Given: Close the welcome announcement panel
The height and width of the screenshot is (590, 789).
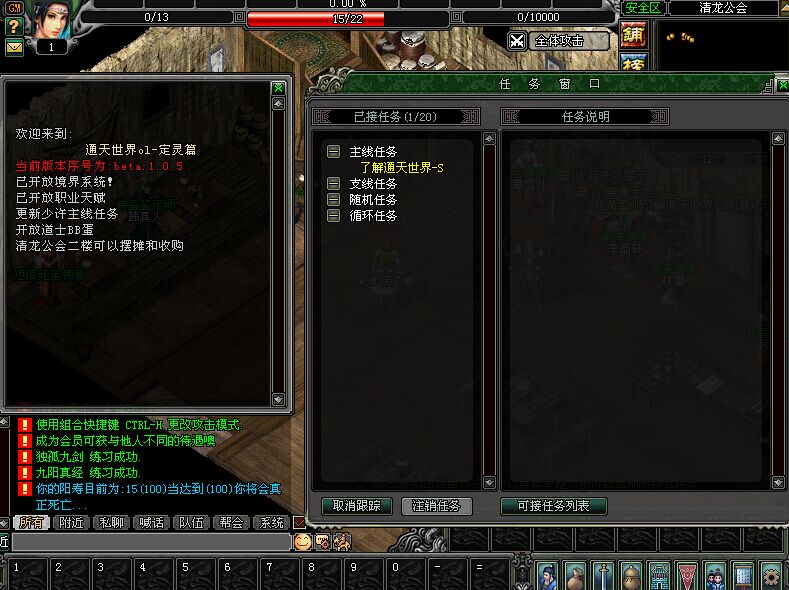Looking at the screenshot, I should (x=278, y=88).
